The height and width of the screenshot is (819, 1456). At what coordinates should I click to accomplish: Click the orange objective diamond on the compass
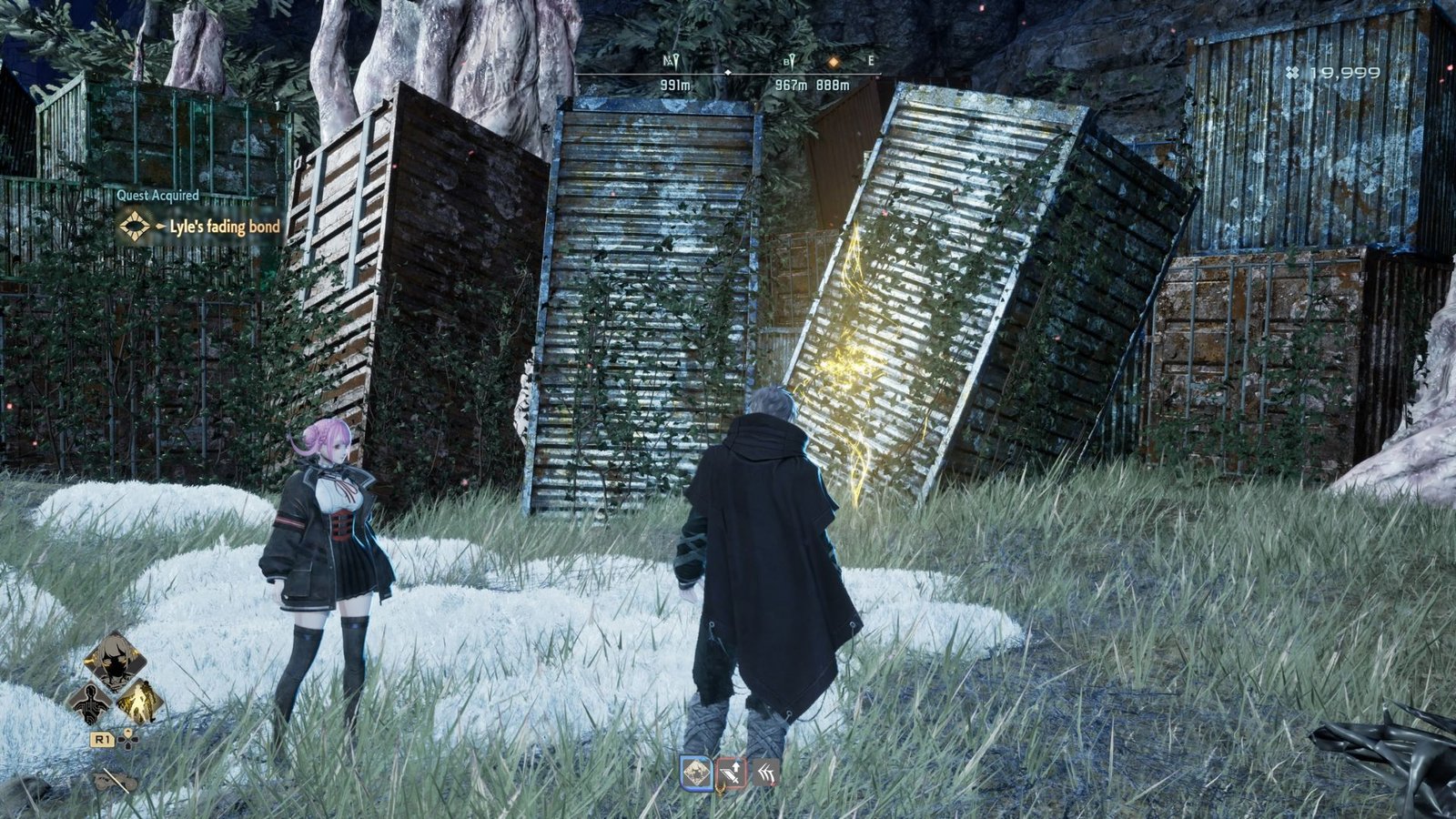pyautogui.click(x=834, y=62)
